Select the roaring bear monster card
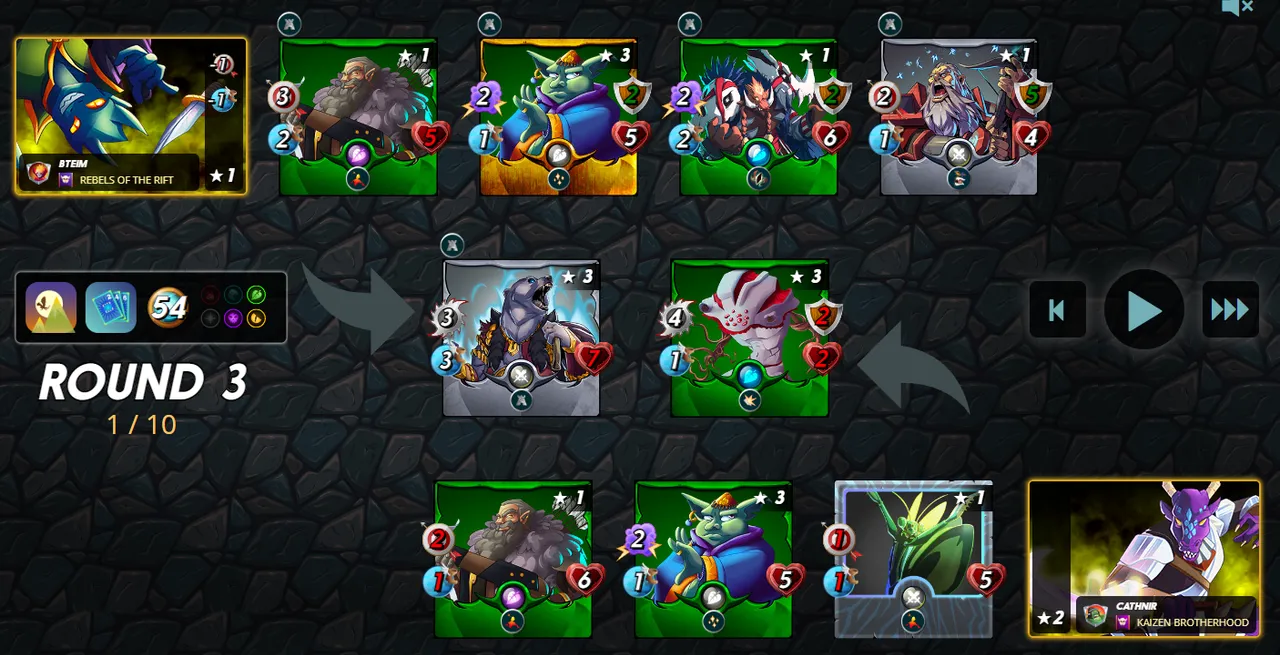 click(x=521, y=338)
